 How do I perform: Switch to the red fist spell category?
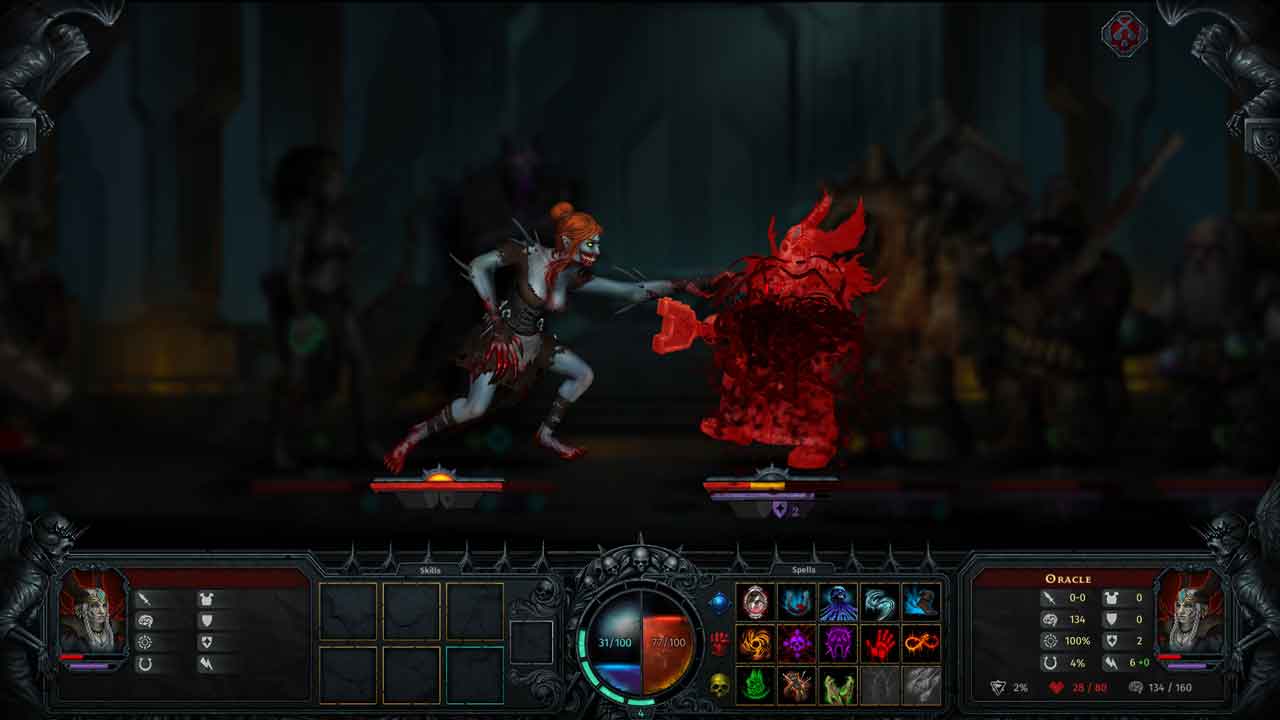[719, 643]
